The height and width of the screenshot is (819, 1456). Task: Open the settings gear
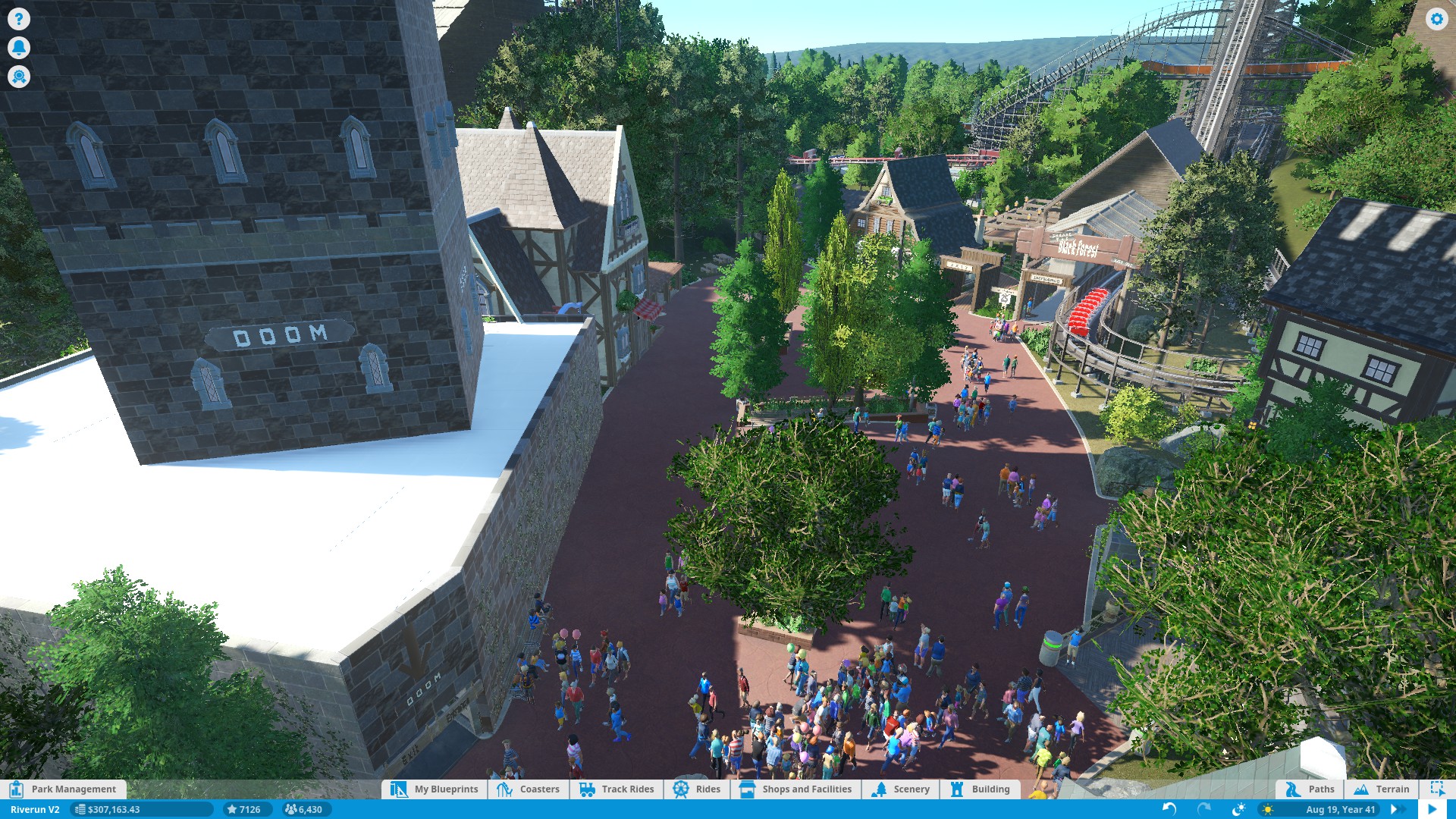(1436, 19)
